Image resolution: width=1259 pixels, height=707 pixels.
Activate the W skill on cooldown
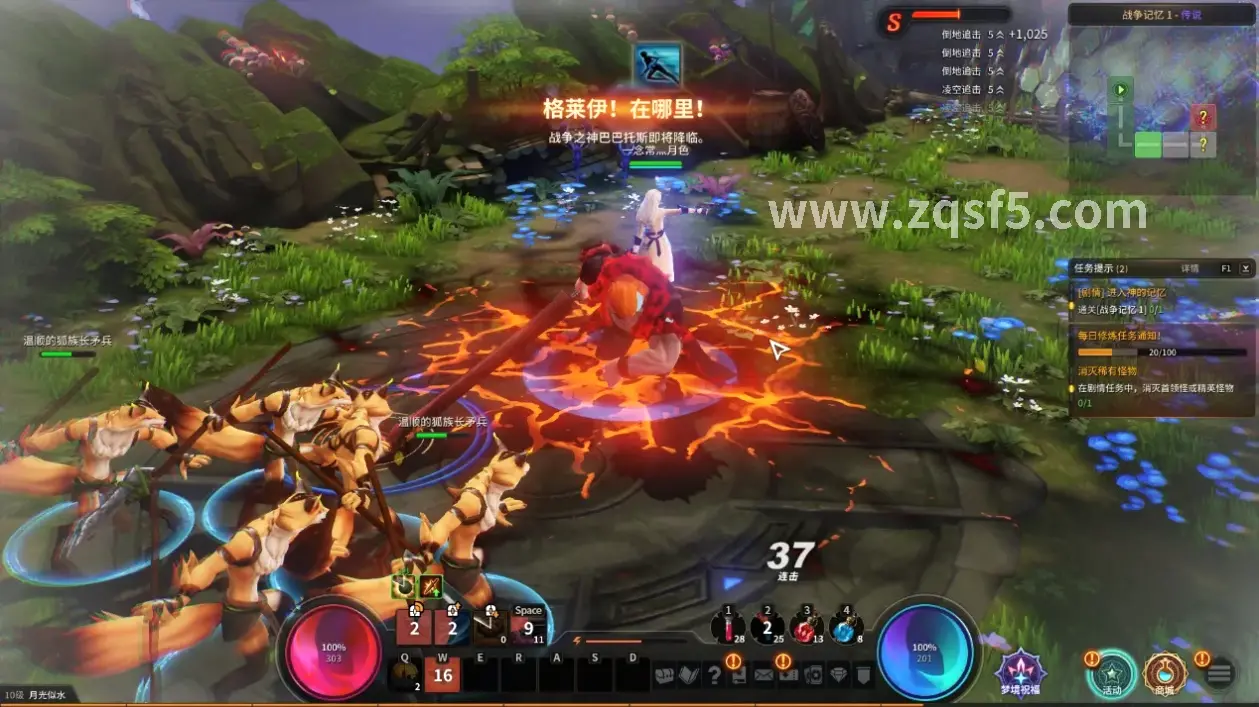tap(442, 675)
